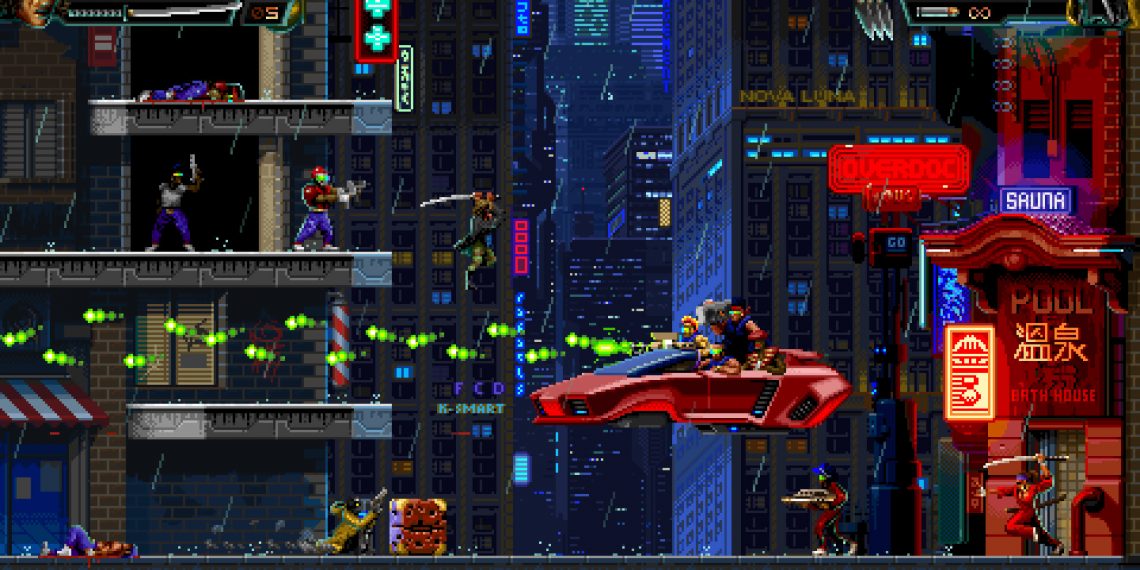Screen dimensions: 1140x570
Task: Select player two's sidearm weapon icon
Action: point(938,12)
